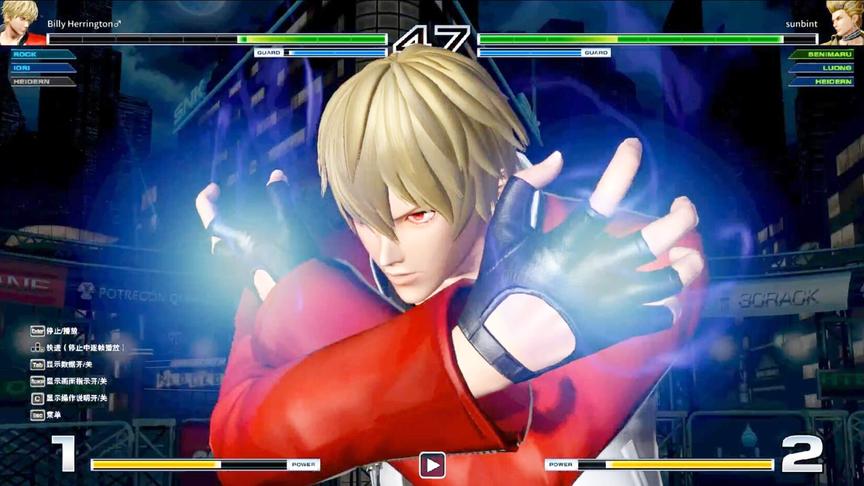Screen dimensions: 864x486
Task: Choose the IORI team member label
Action: click(x=25, y=68)
